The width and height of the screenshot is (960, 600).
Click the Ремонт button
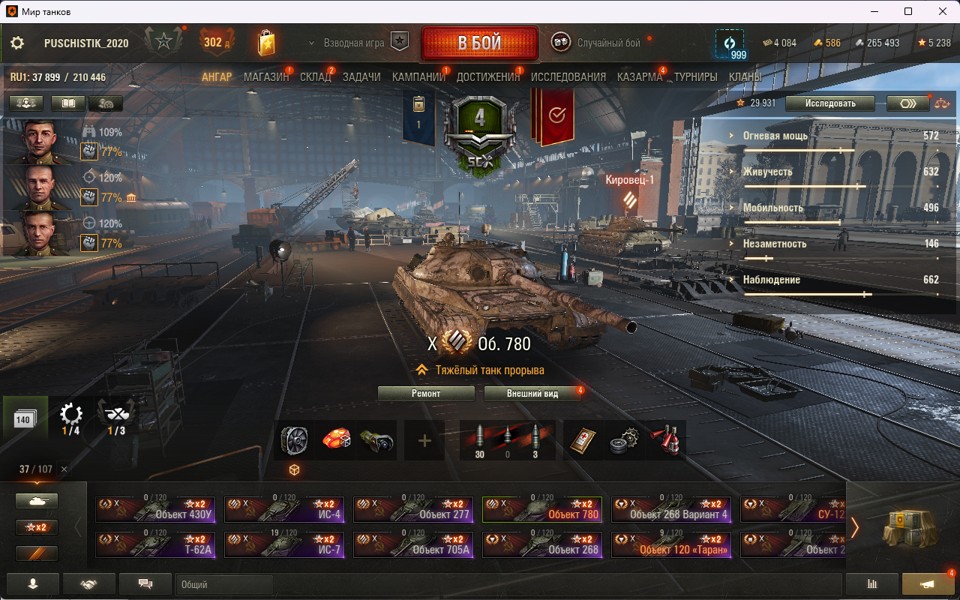(426, 393)
